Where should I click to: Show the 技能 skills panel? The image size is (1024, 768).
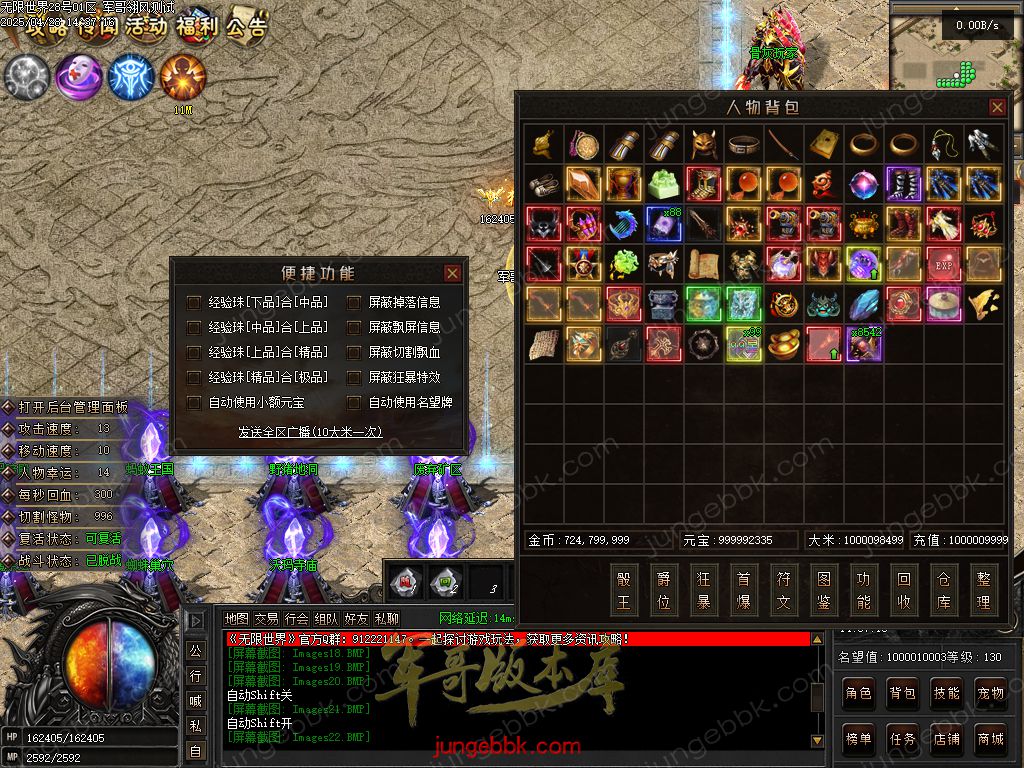(946, 692)
